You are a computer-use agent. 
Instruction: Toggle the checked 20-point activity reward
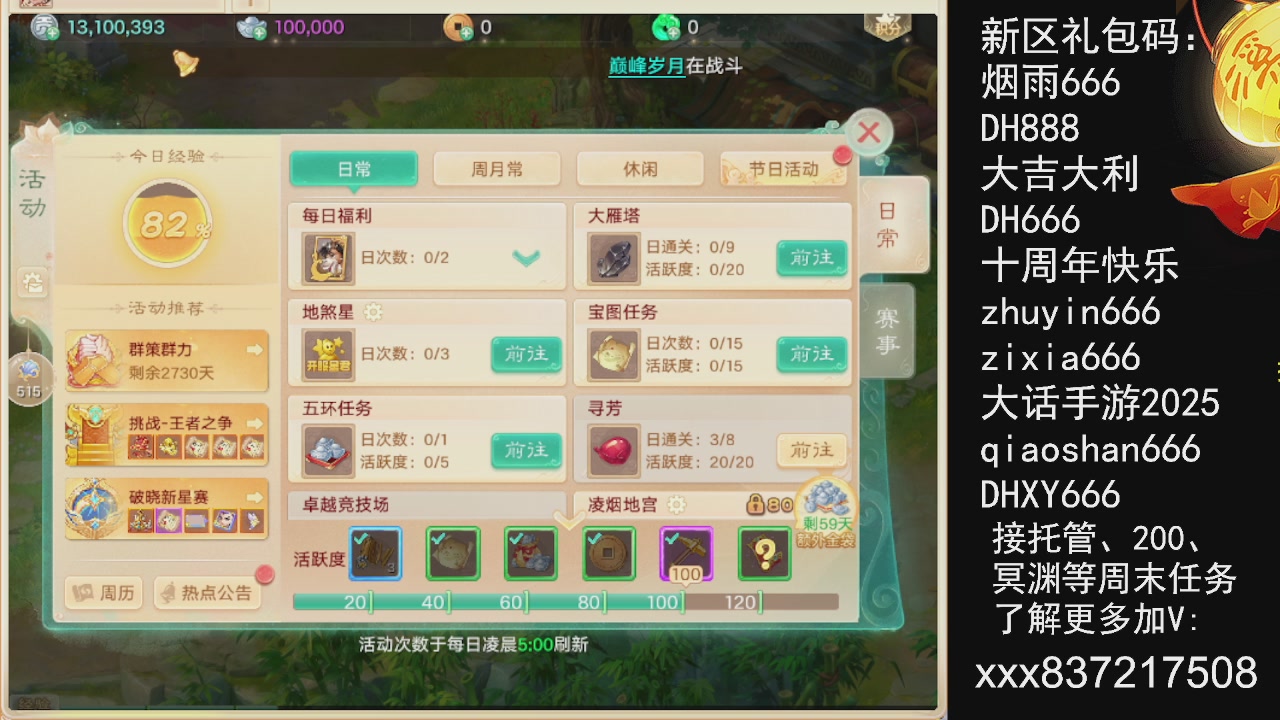374,553
